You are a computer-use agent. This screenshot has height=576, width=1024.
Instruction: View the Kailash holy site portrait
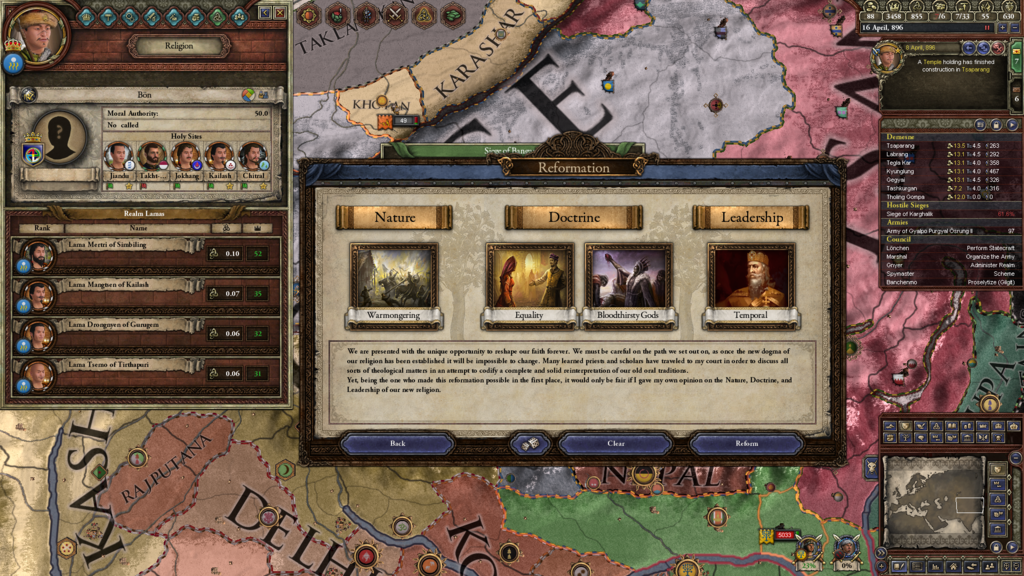[219, 156]
